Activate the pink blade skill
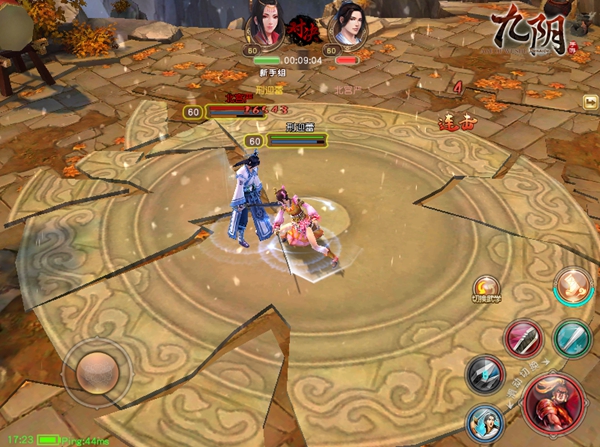The height and width of the screenshot is (447, 600). (522, 338)
